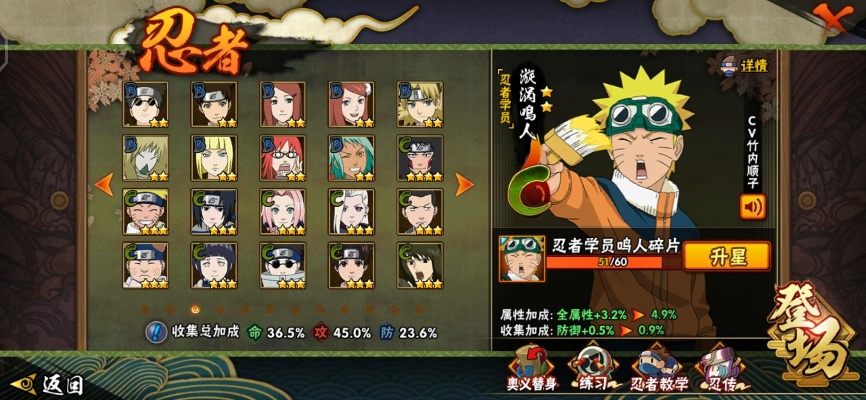
Task: Click the collection bonus info icon
Action: click(156, 332)
